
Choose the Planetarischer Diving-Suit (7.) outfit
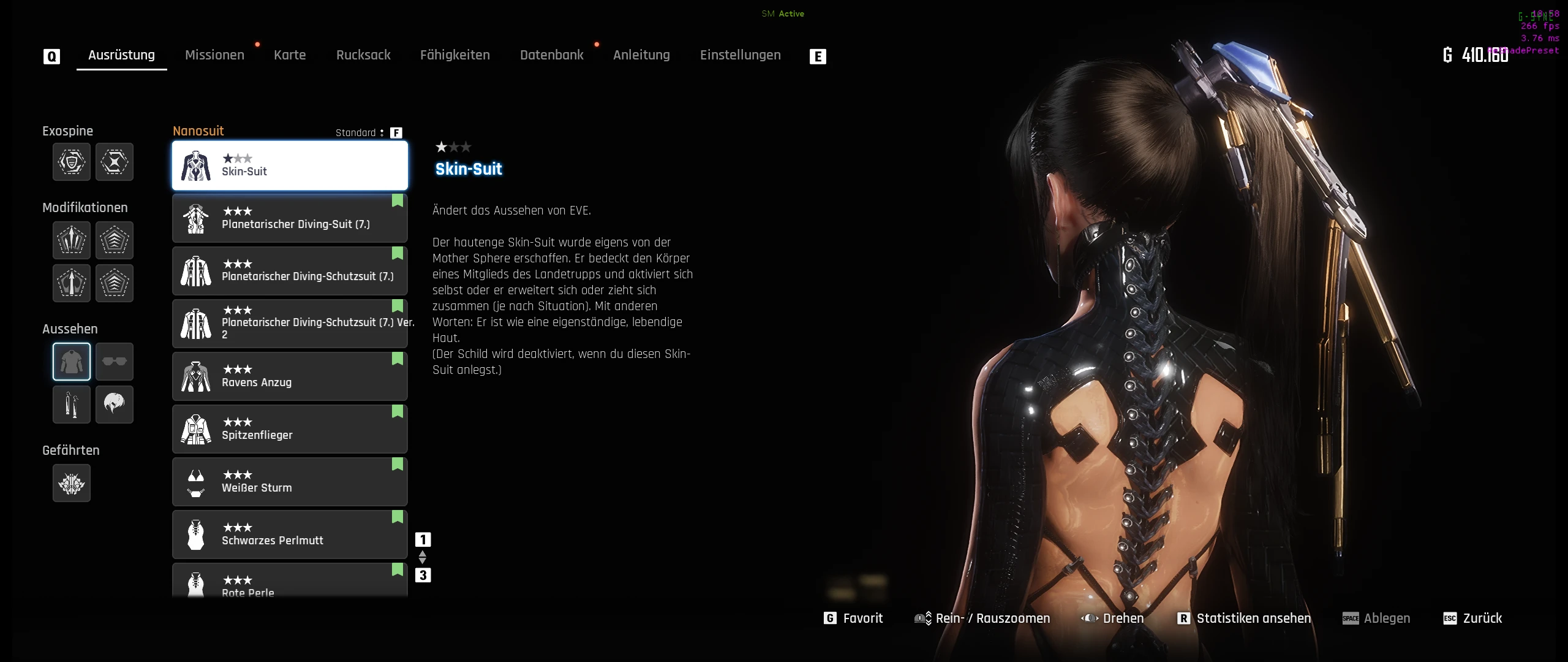pos(290,218)
